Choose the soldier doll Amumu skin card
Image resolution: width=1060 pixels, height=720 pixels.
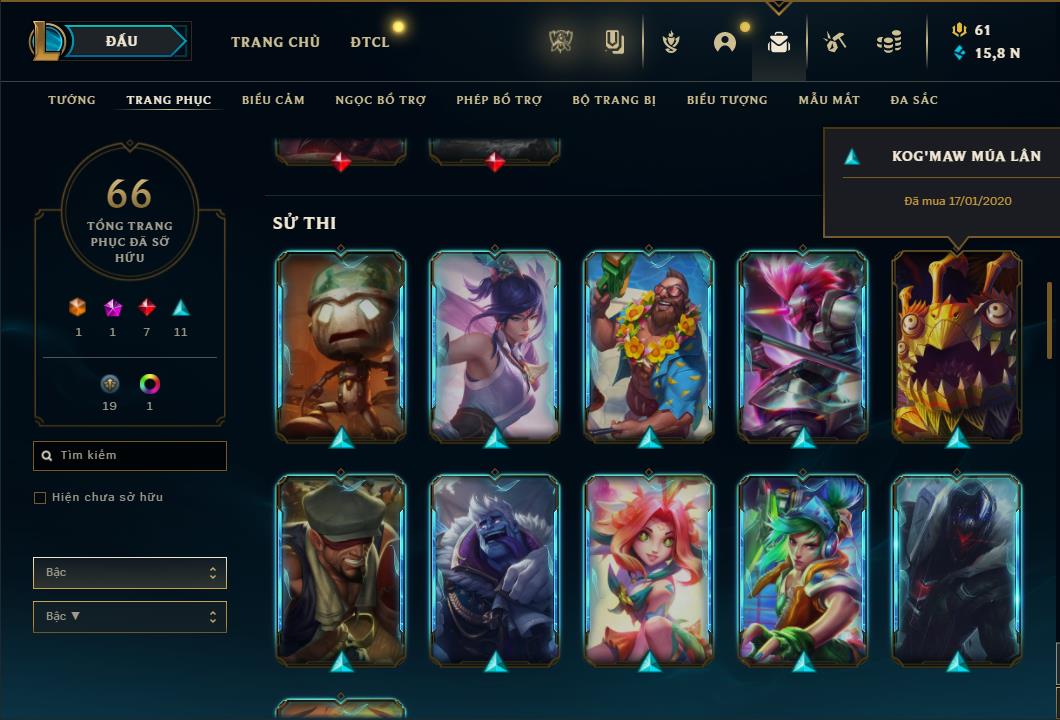[341, 345]
